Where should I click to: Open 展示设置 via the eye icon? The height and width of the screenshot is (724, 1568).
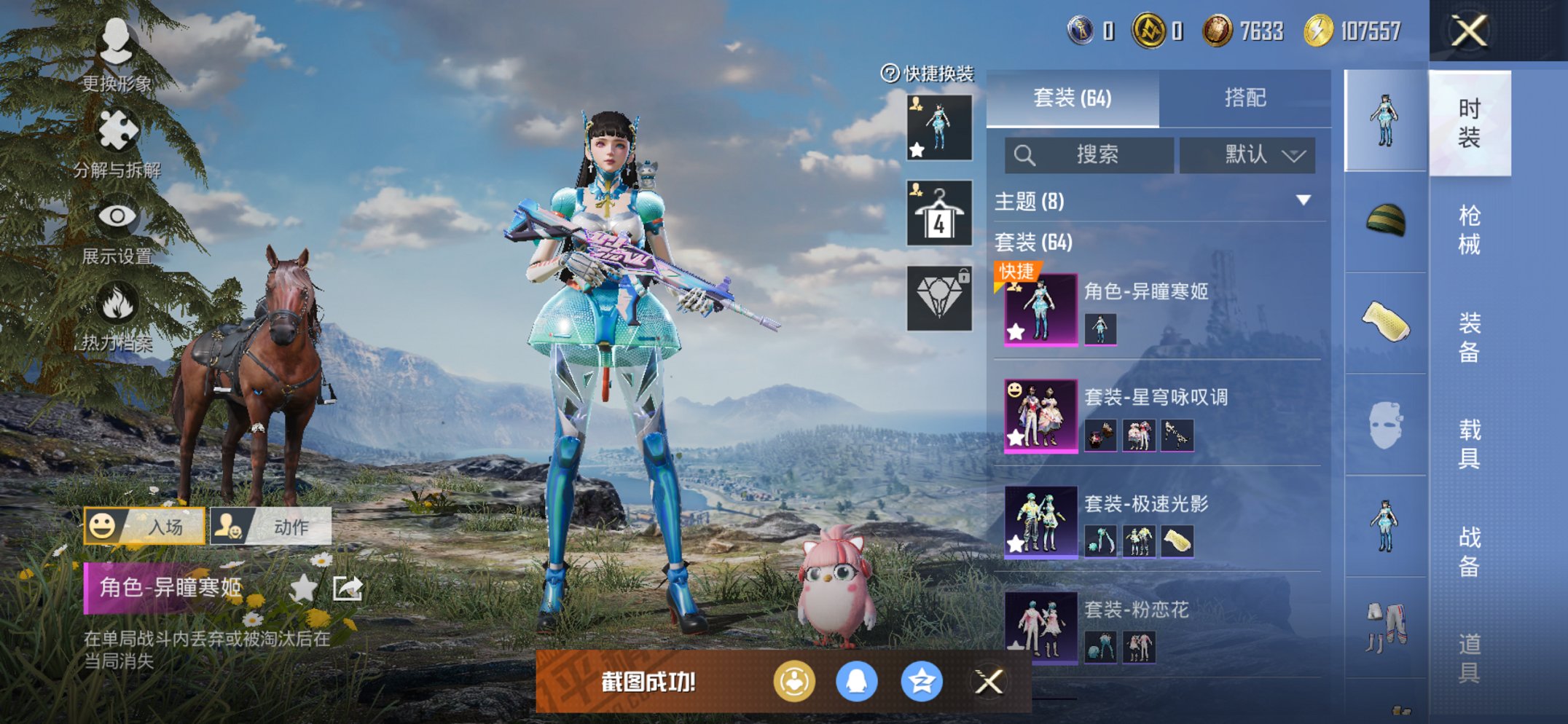click(119, 216)
